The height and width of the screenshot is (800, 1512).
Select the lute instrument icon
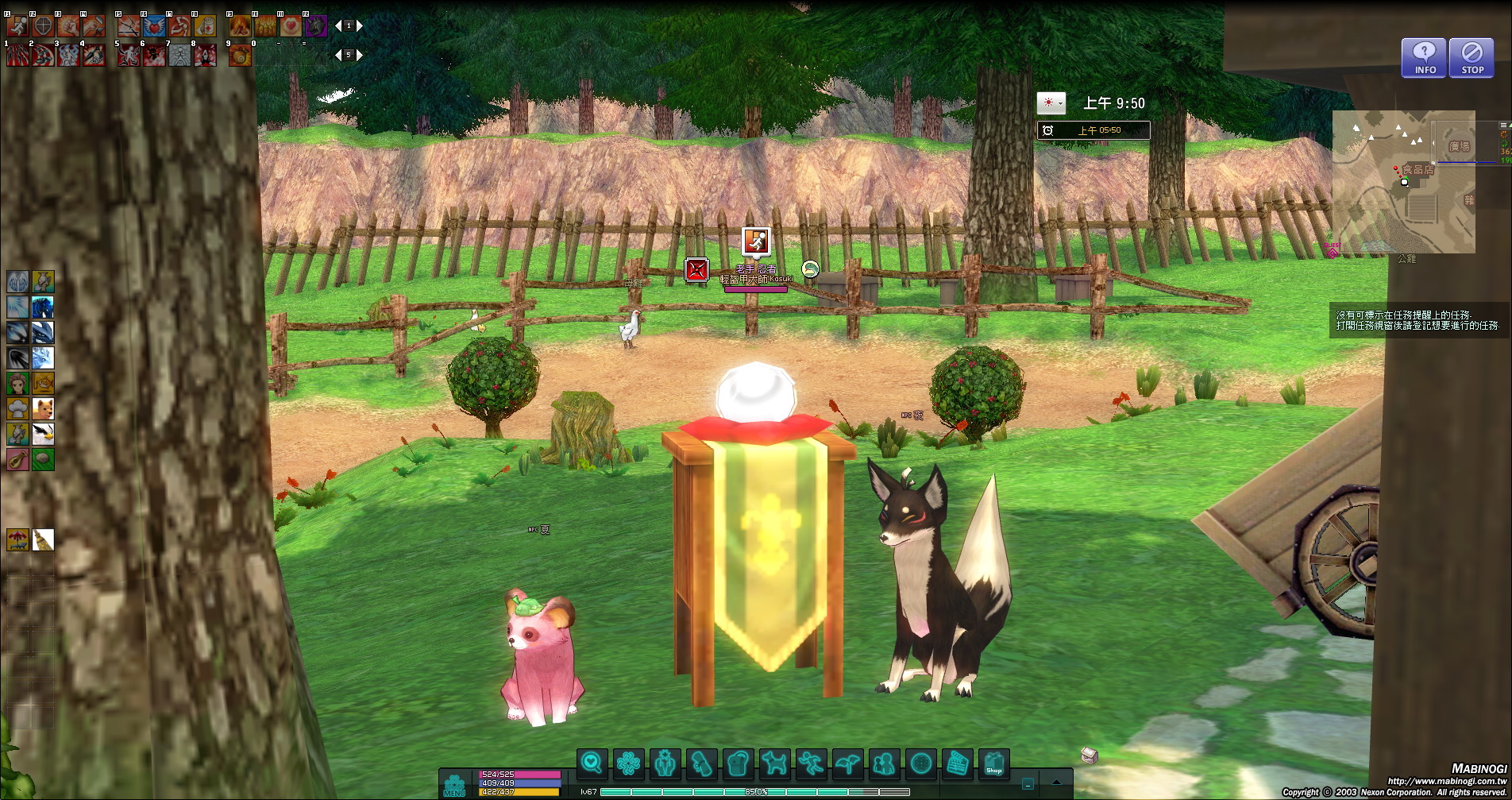pos(17,459)
